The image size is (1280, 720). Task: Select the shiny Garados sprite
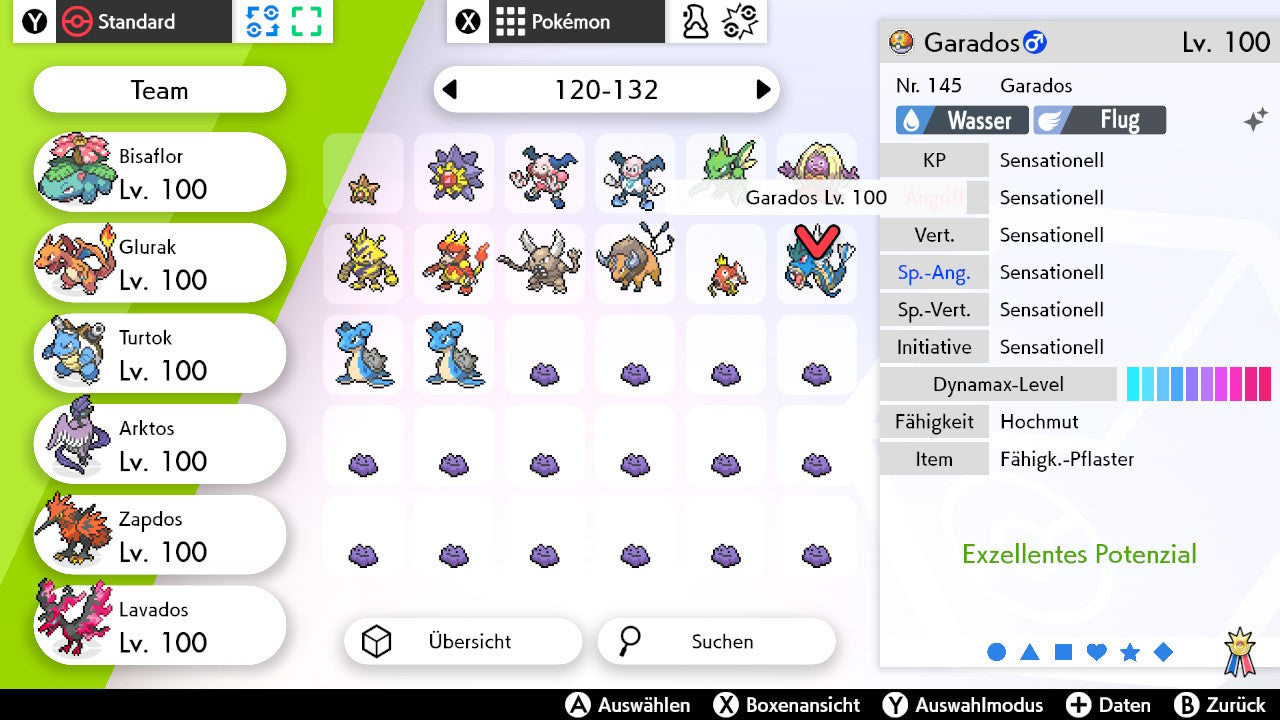point(816,267)
